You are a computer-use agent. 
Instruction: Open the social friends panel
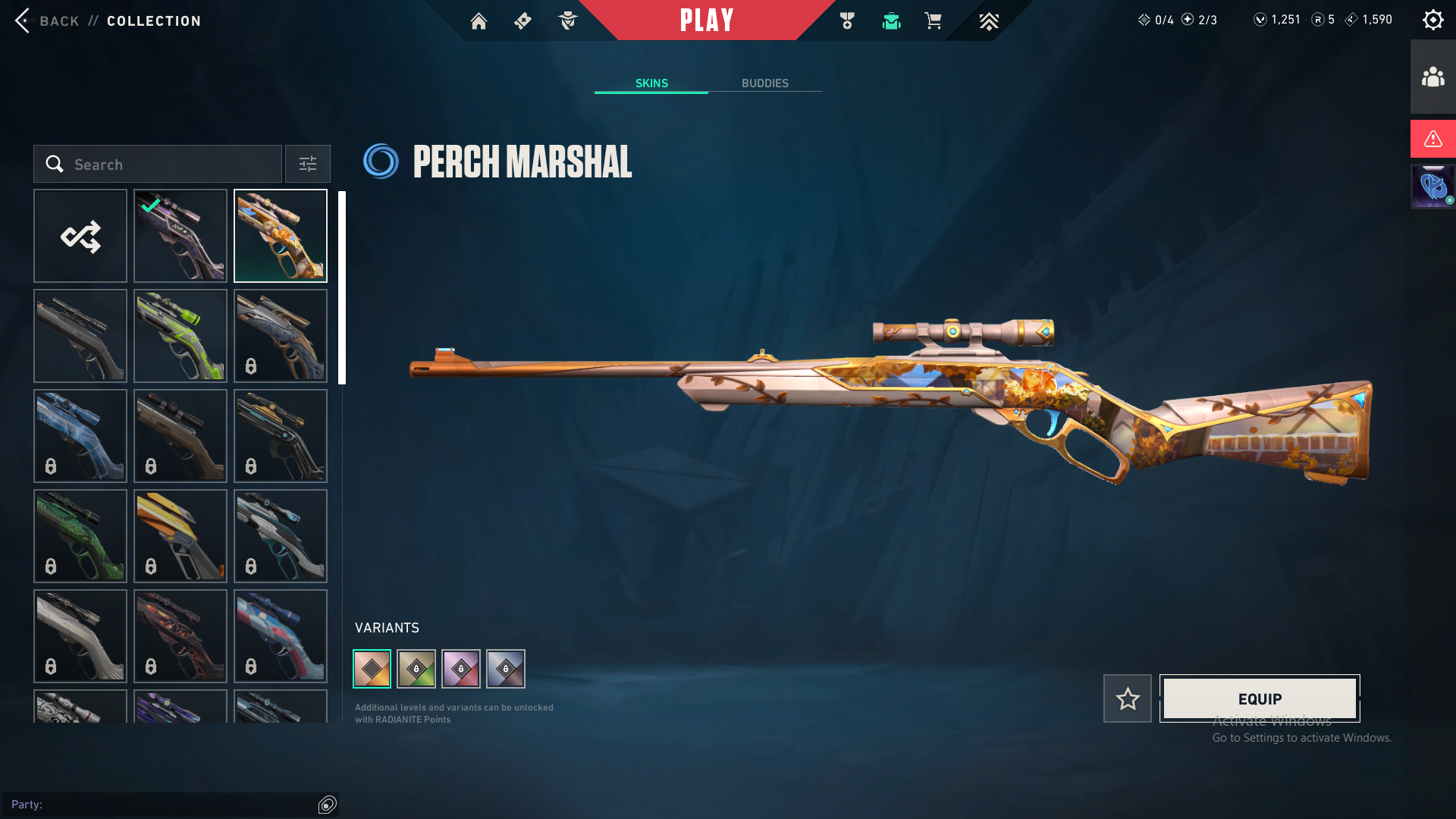(x=1432, y=77)
